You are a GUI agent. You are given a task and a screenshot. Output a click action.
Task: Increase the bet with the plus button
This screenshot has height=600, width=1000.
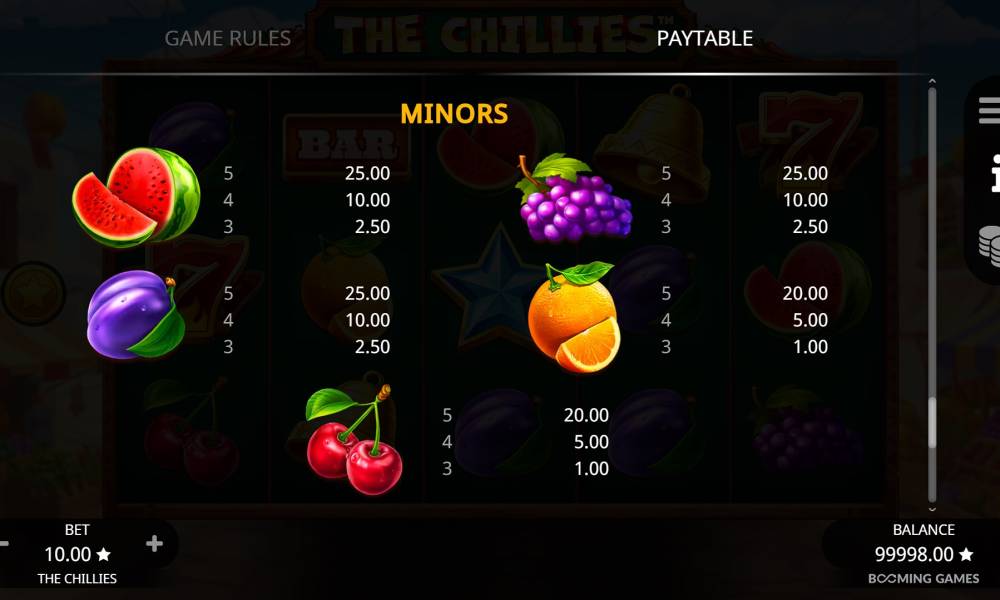click(154, 544)
